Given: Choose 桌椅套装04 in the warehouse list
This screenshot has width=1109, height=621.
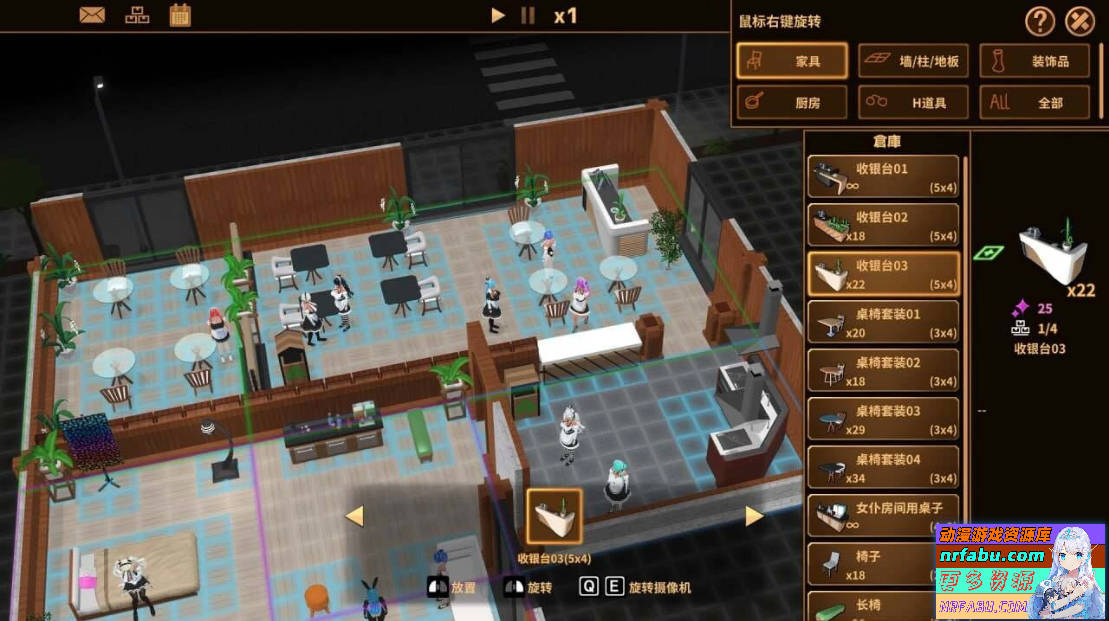Looking at the screenshot, I should tap(883, 467).
